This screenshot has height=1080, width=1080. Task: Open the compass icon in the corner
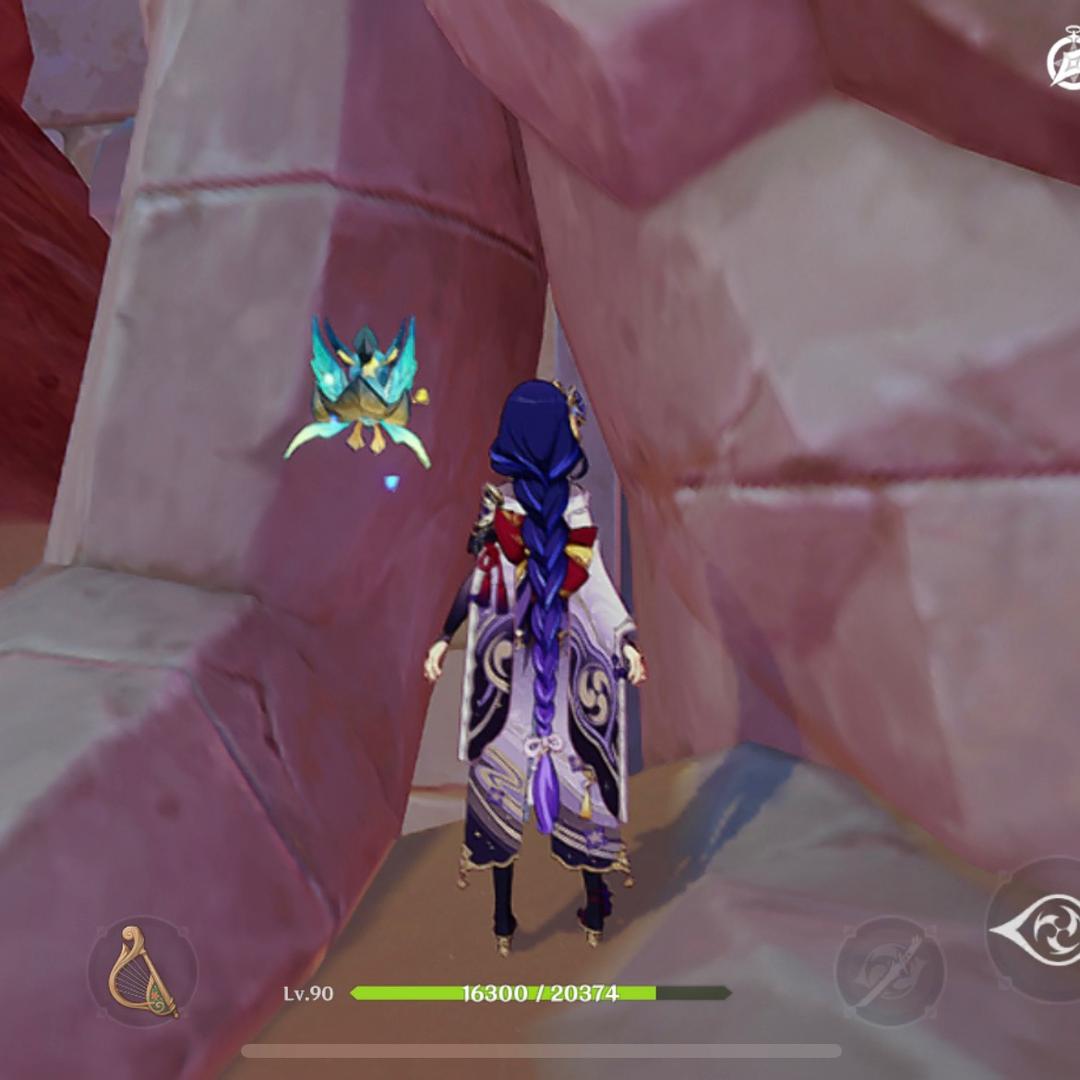coord(1065,62)
